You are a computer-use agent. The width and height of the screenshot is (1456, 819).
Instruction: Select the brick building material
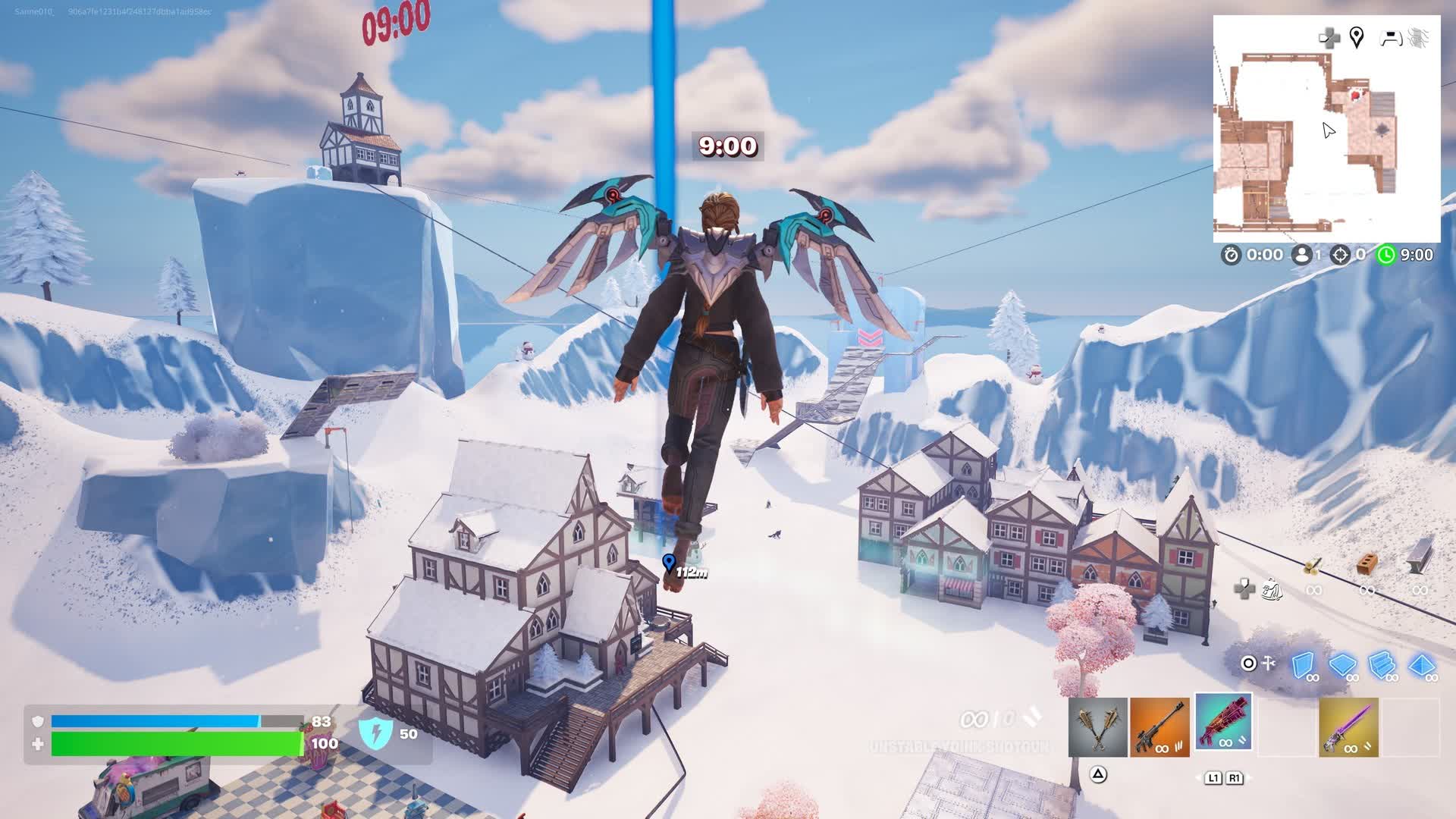click(x=1367, y=564)
